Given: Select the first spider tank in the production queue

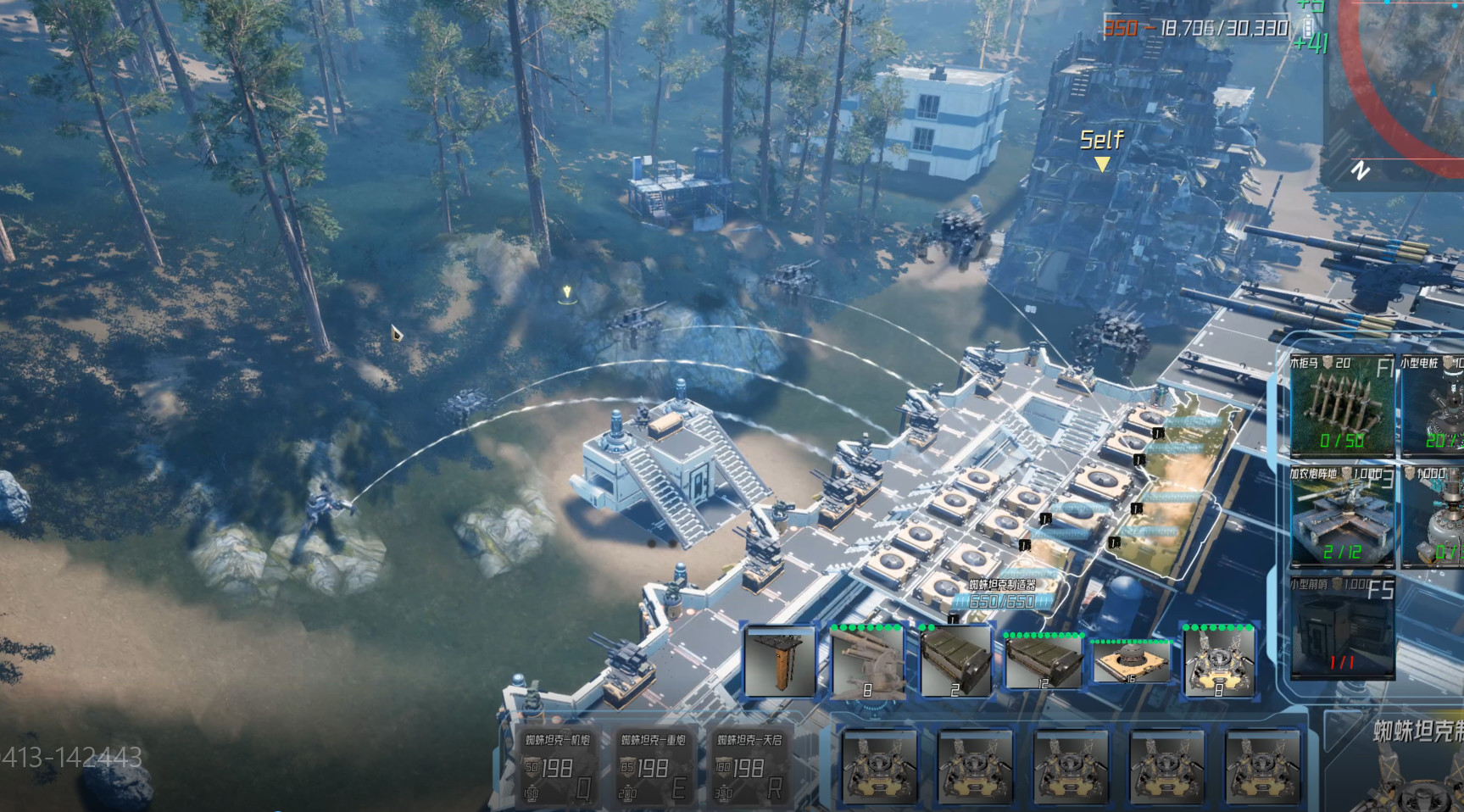Looking at the screenshot, I should (880, 767).
